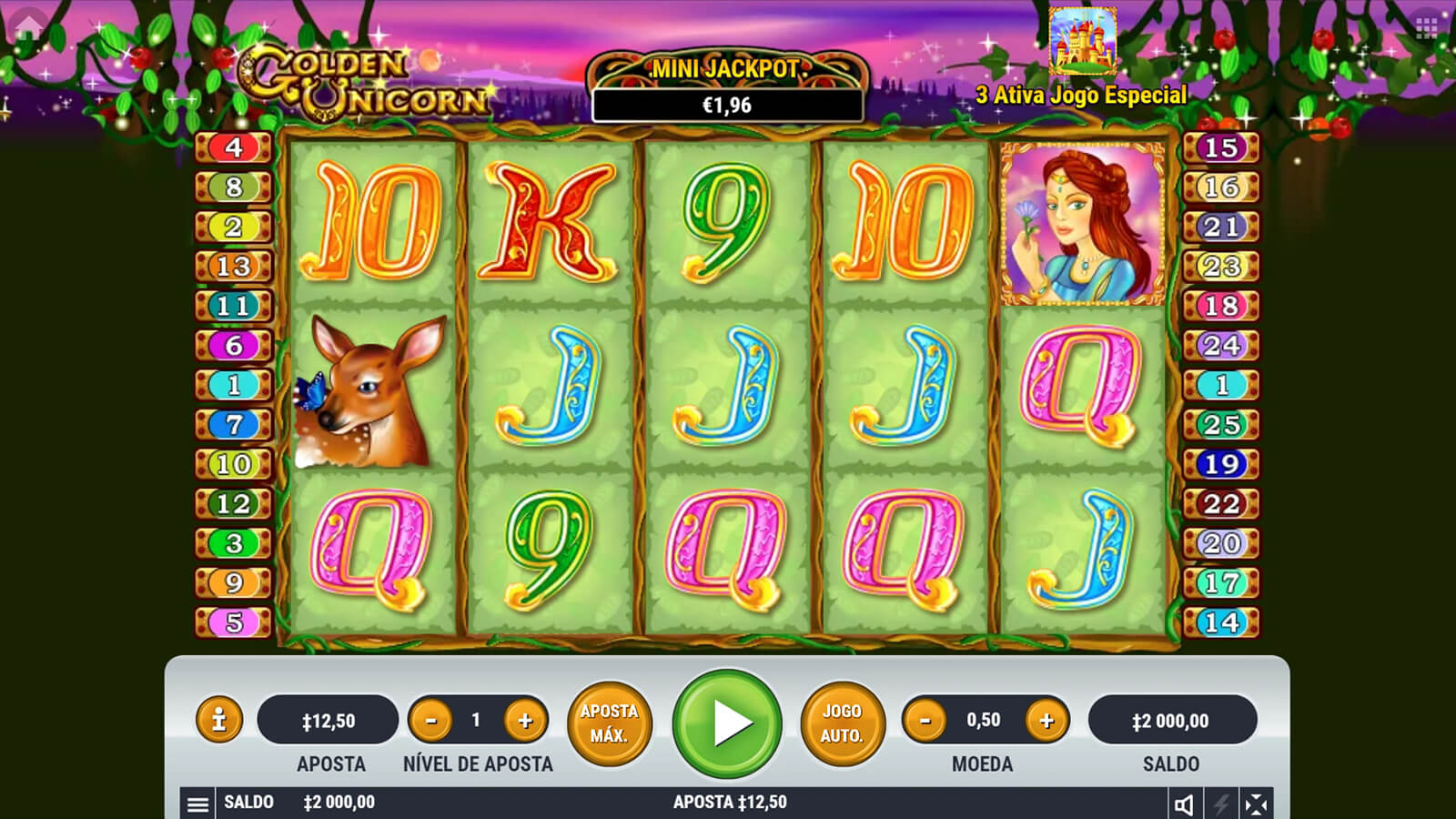Raise the Moeda coin value
1456x819 pixels.
click(x=1046, y=721)
